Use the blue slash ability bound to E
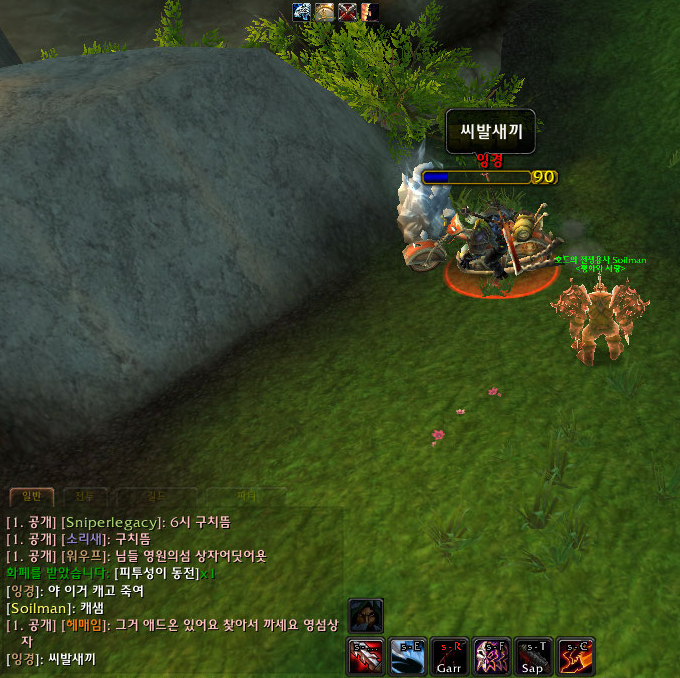The image size is (680, 678). click(407, 657)
